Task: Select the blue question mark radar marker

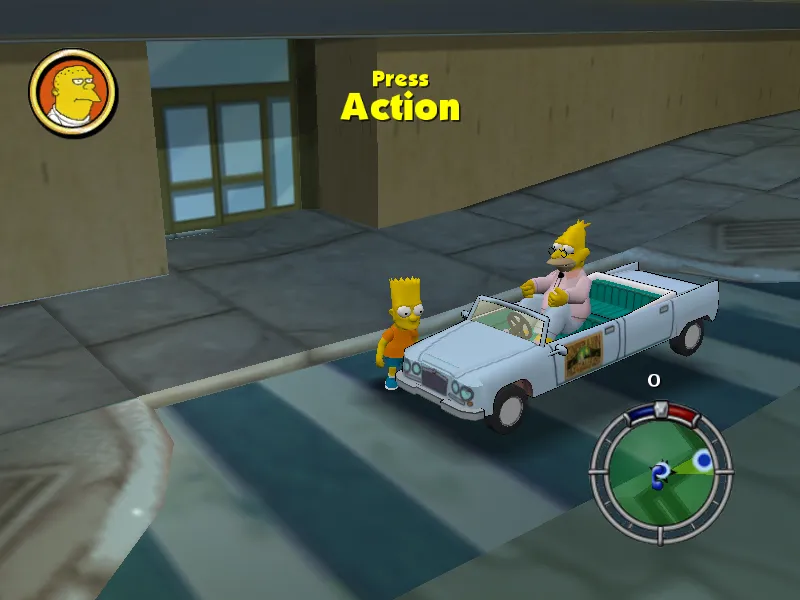Action: 660,474
